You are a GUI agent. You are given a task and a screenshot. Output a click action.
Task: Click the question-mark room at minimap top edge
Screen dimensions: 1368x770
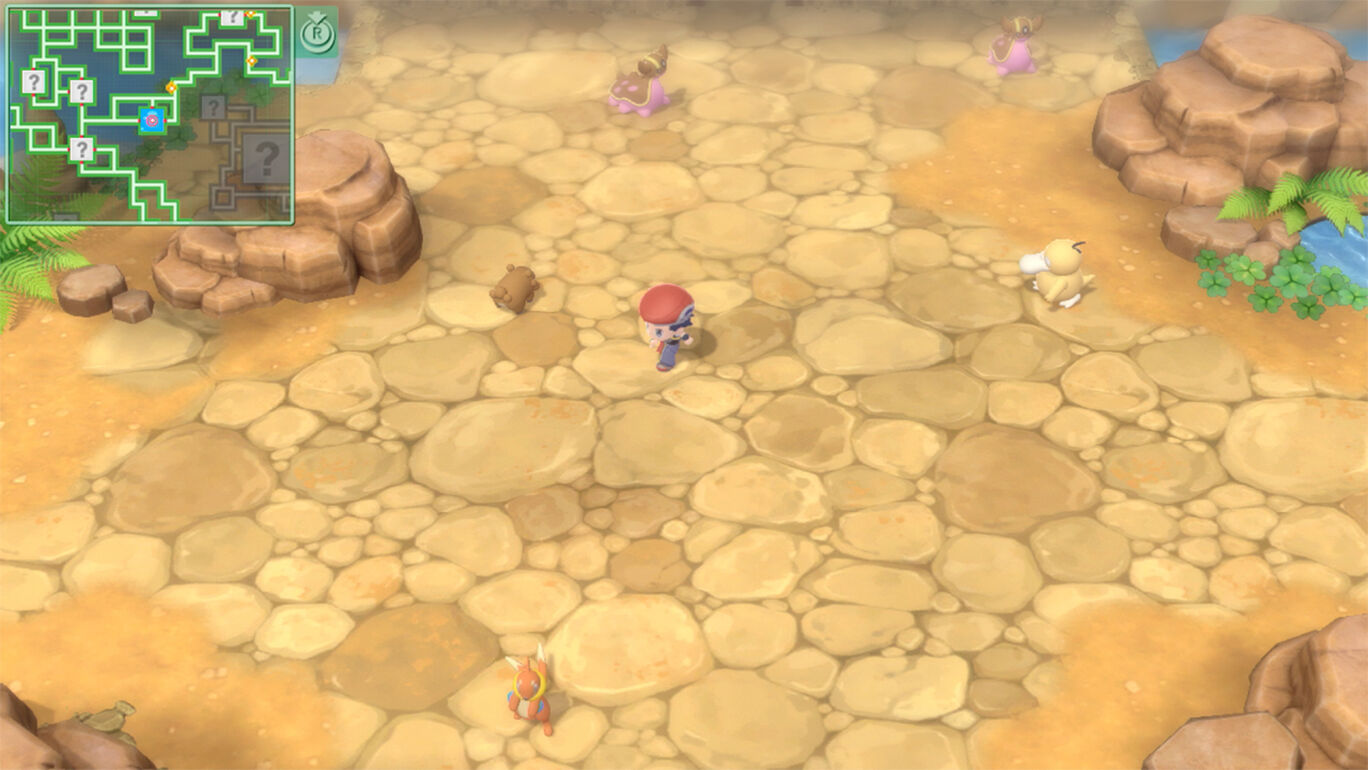coord(233,17)
